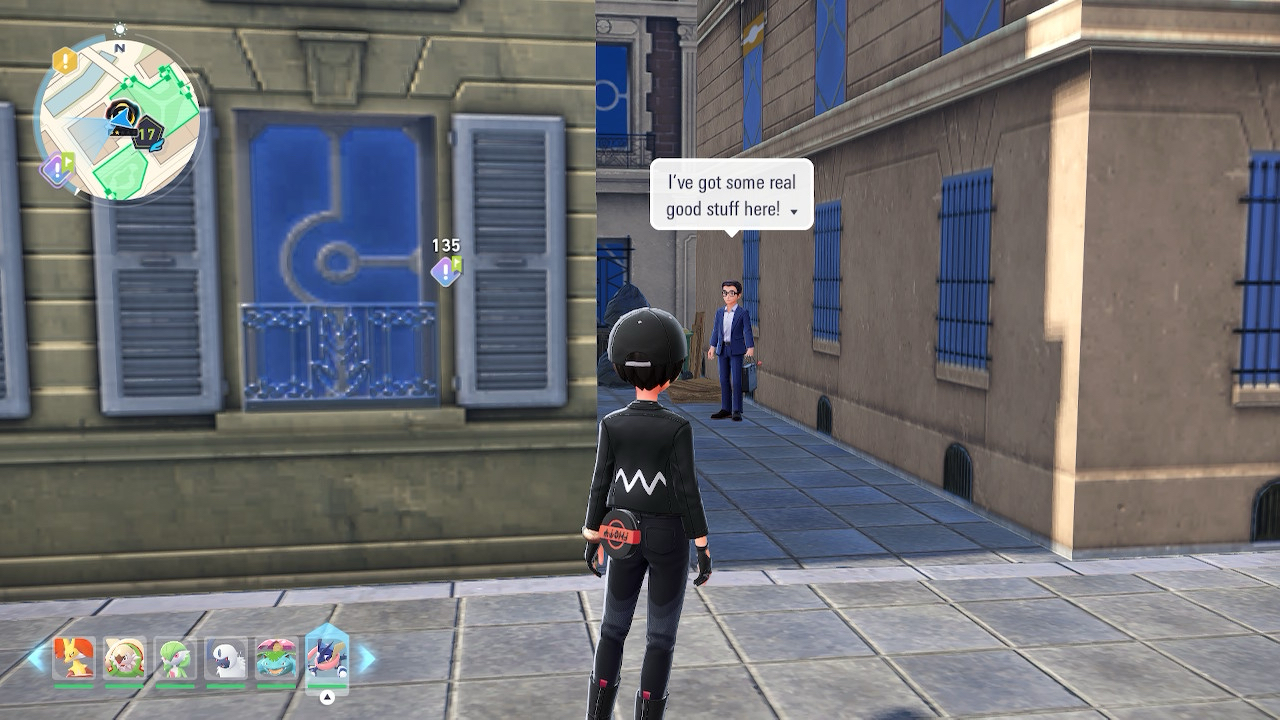Cycle party right with the blue arrow
1280x720 pixels.
[x=366, y=658]
